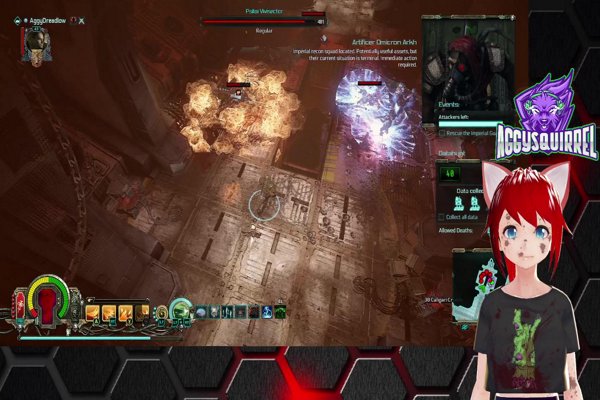
Task: Click the round teal orb ability icon
Action: [x=180, y=310]
